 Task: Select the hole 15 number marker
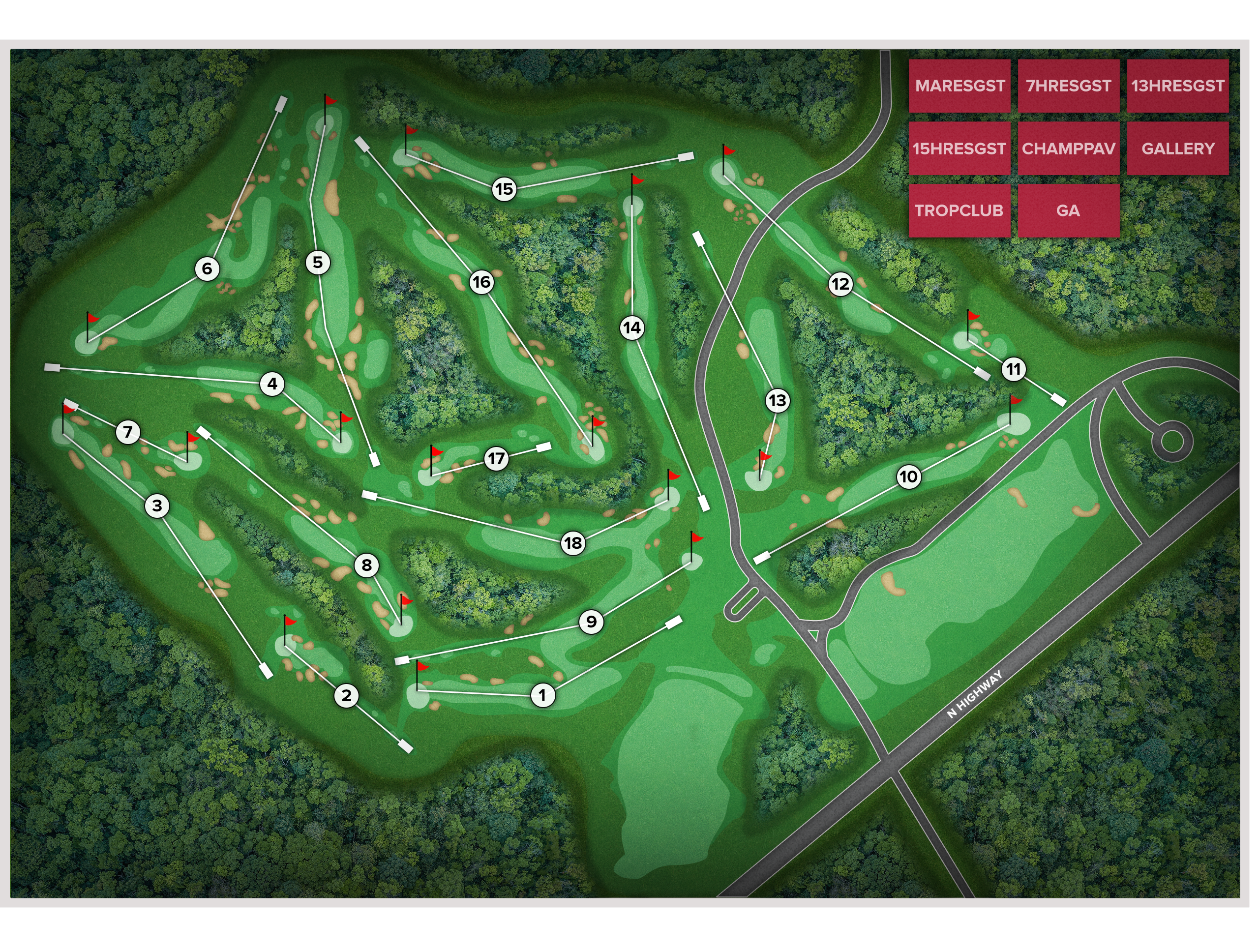click(504, 189)
